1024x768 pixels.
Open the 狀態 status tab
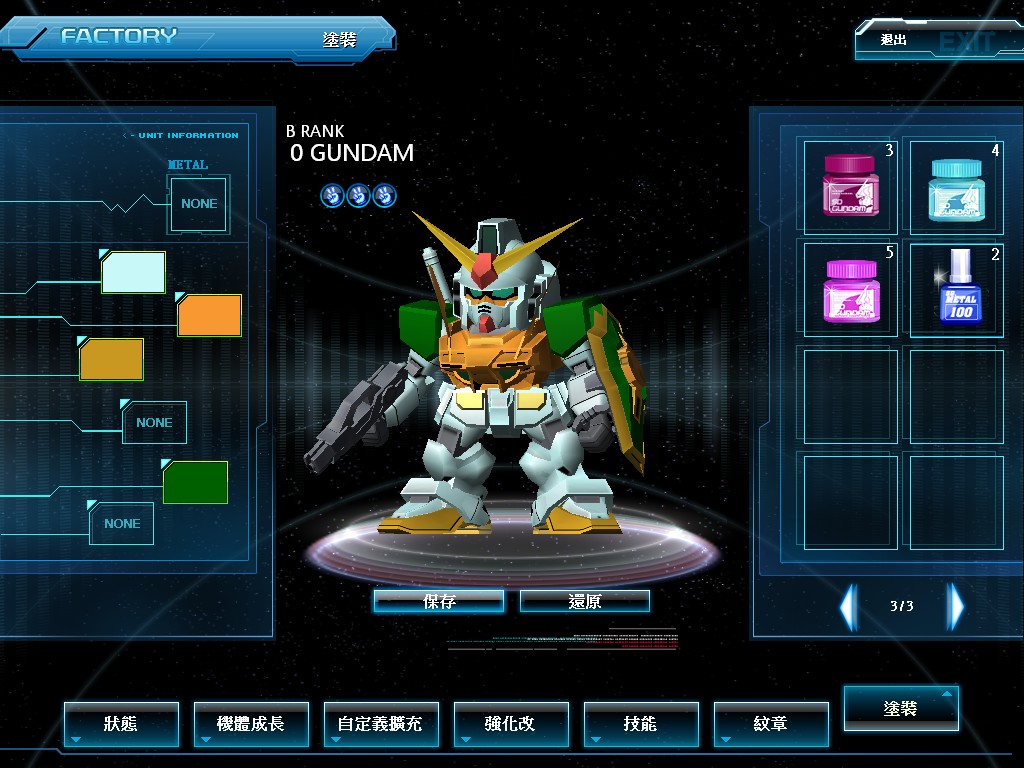(121, 723)
